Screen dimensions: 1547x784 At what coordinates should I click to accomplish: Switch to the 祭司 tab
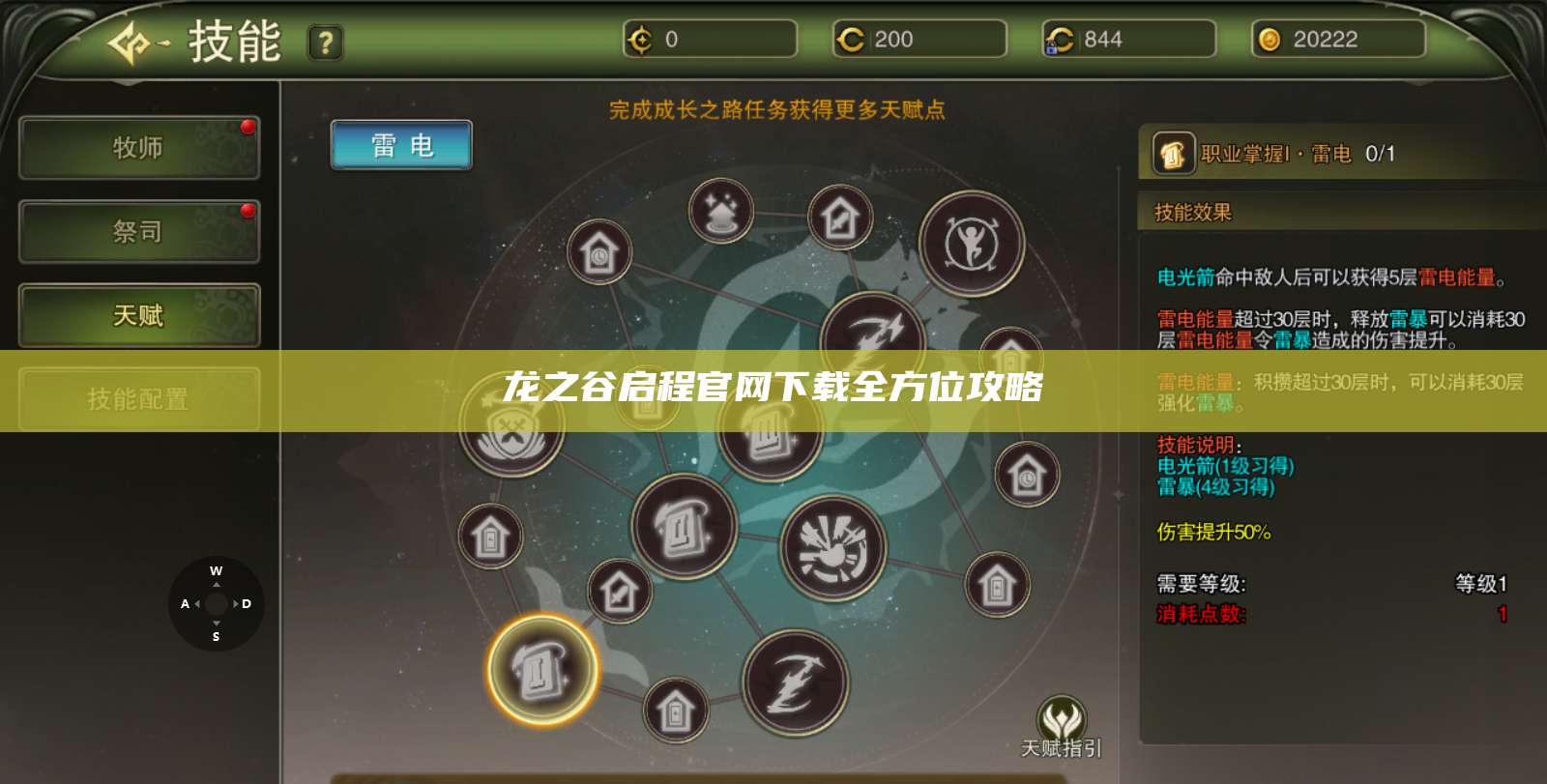point(138,232)
